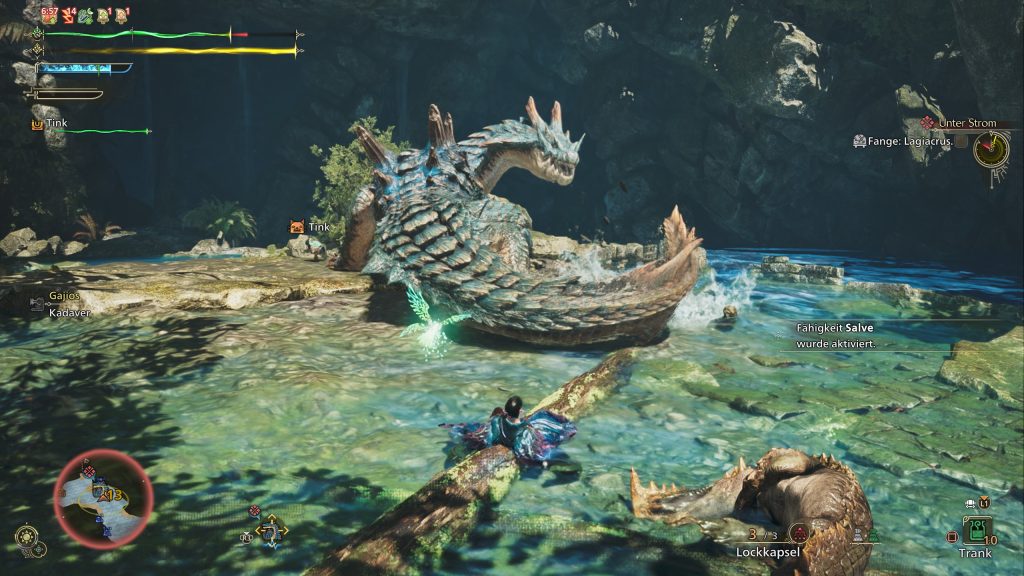Open the circular minimap
The width and height of the screenshot is (1024, 576).
(103, 496)
